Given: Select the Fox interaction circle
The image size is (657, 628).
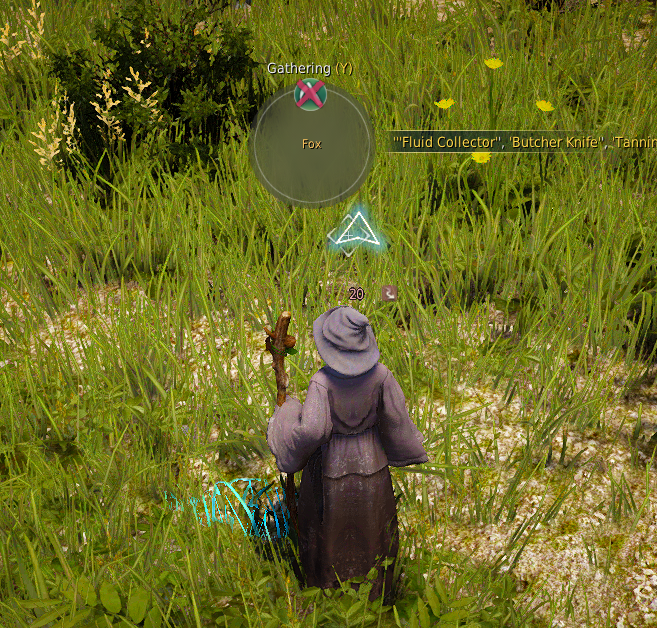Looking at the screenshot, I should tap(312, 145).
